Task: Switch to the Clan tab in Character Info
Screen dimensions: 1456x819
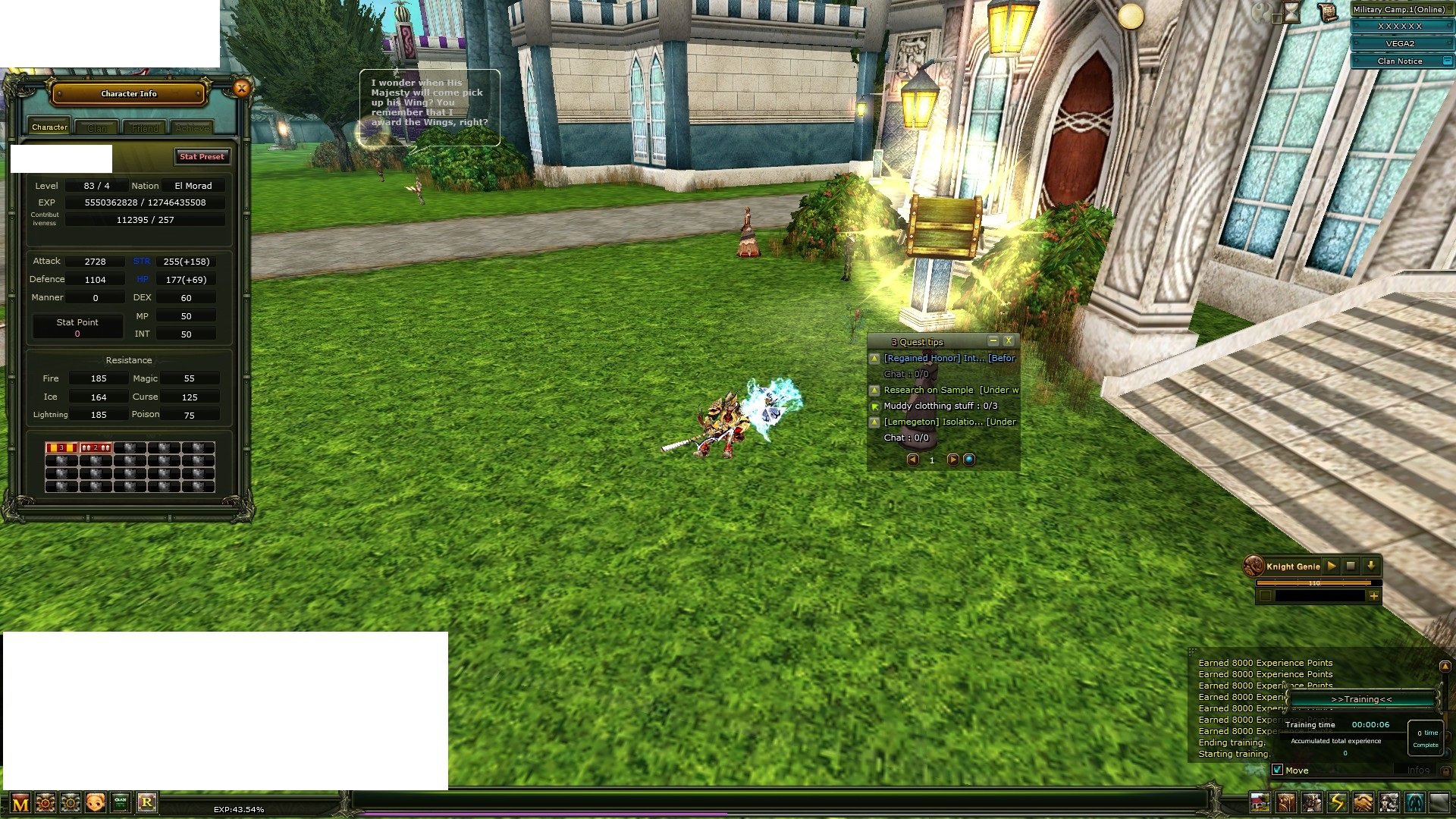Action: [96, 127]
